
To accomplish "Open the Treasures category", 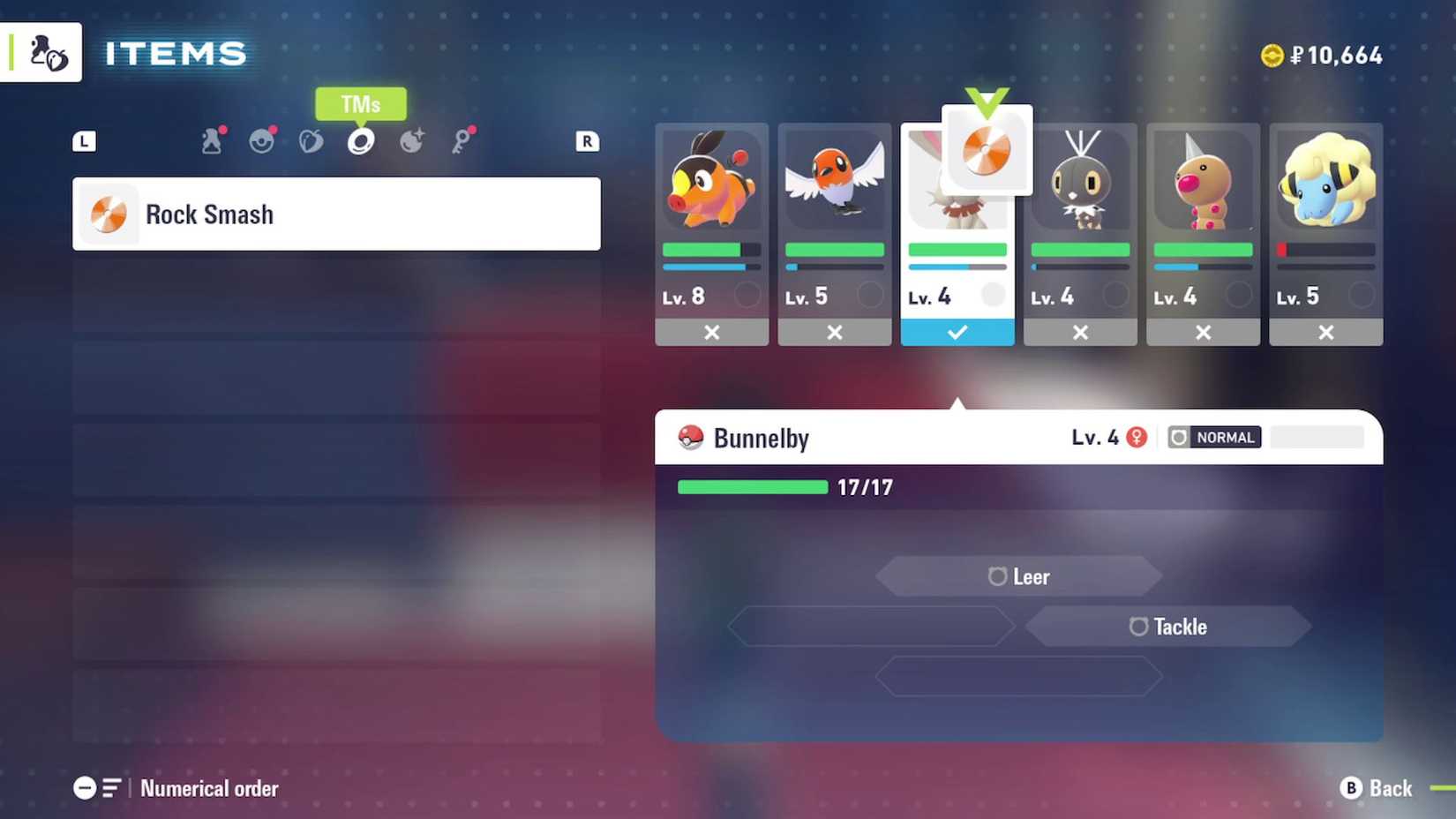I will (x=411, y=141).
